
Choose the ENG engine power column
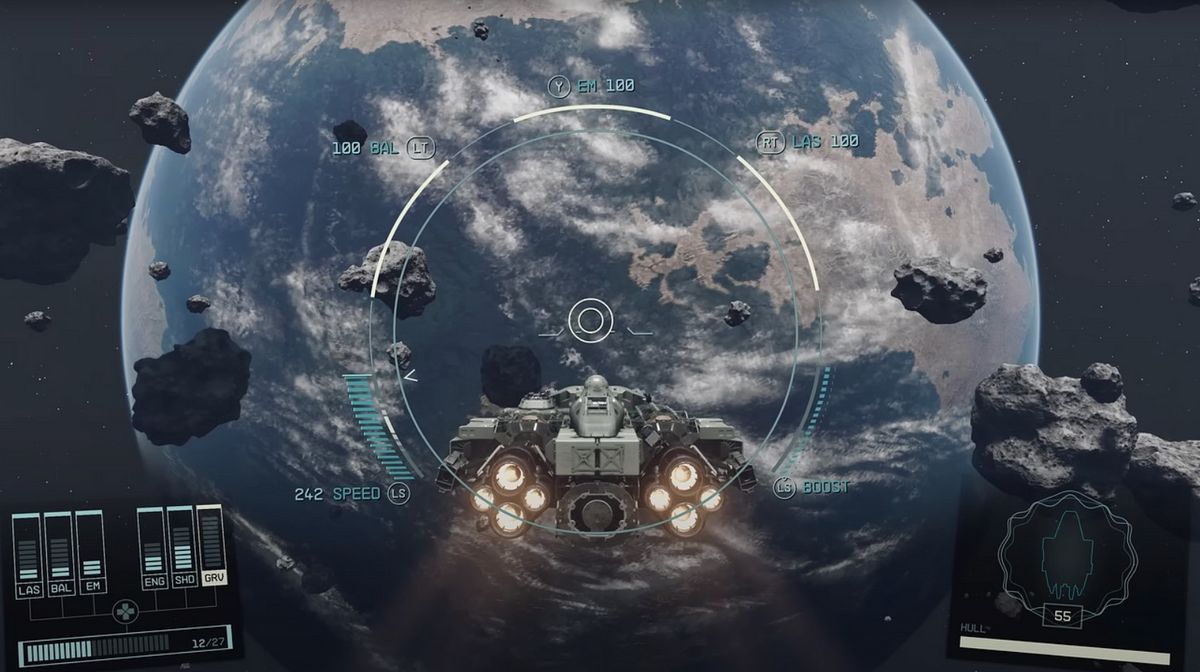pyautogui.click(x=153, y=548)
